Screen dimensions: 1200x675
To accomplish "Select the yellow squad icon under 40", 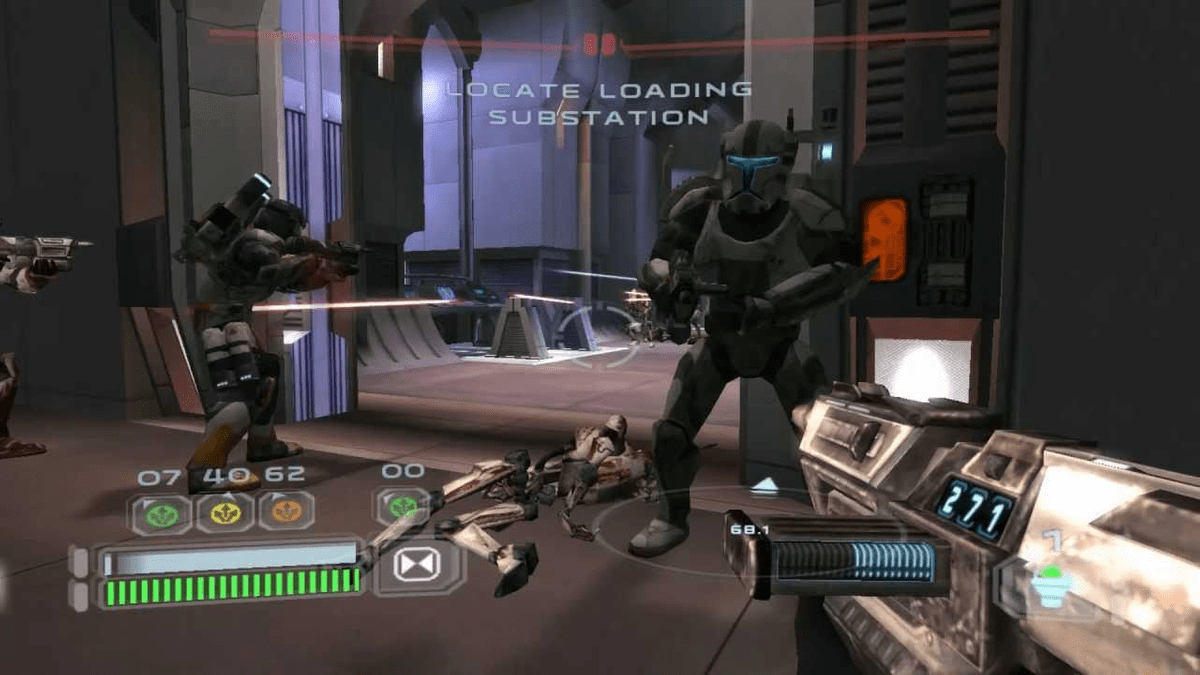I will [x=224, y=513].
